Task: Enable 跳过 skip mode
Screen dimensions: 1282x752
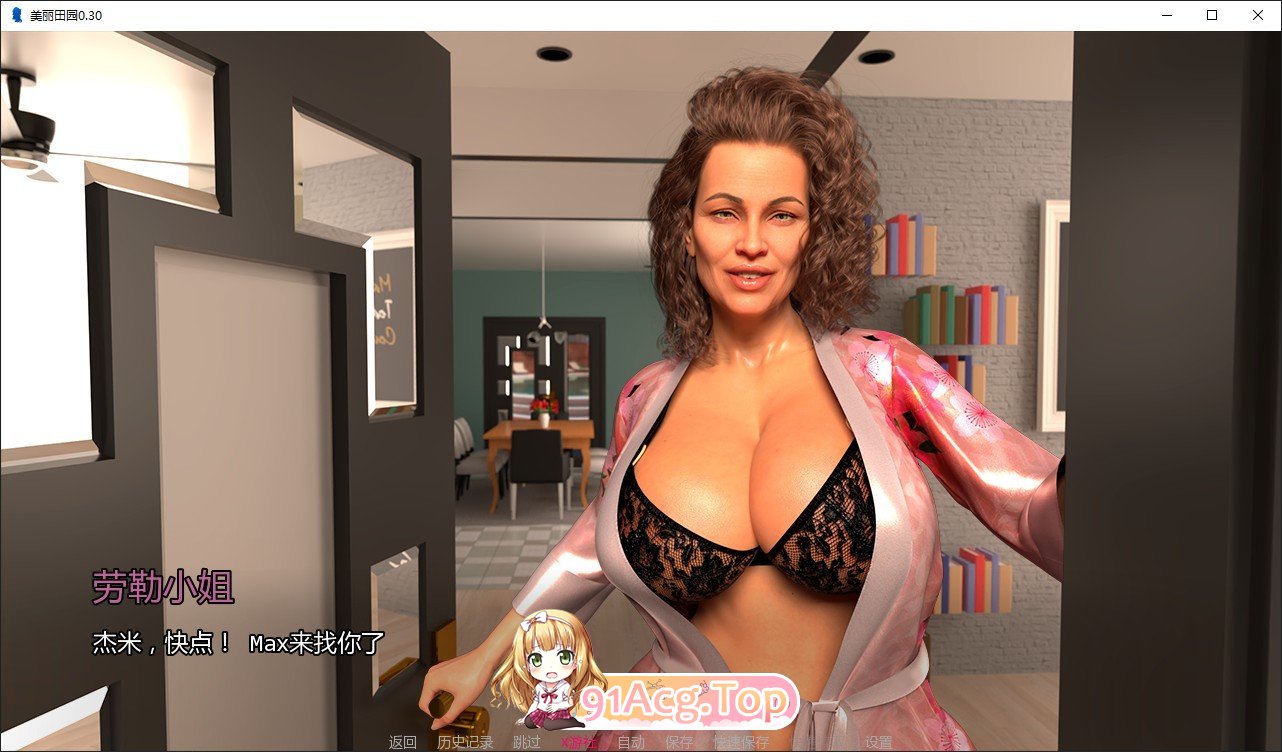Action: click(x=527, y=742)
